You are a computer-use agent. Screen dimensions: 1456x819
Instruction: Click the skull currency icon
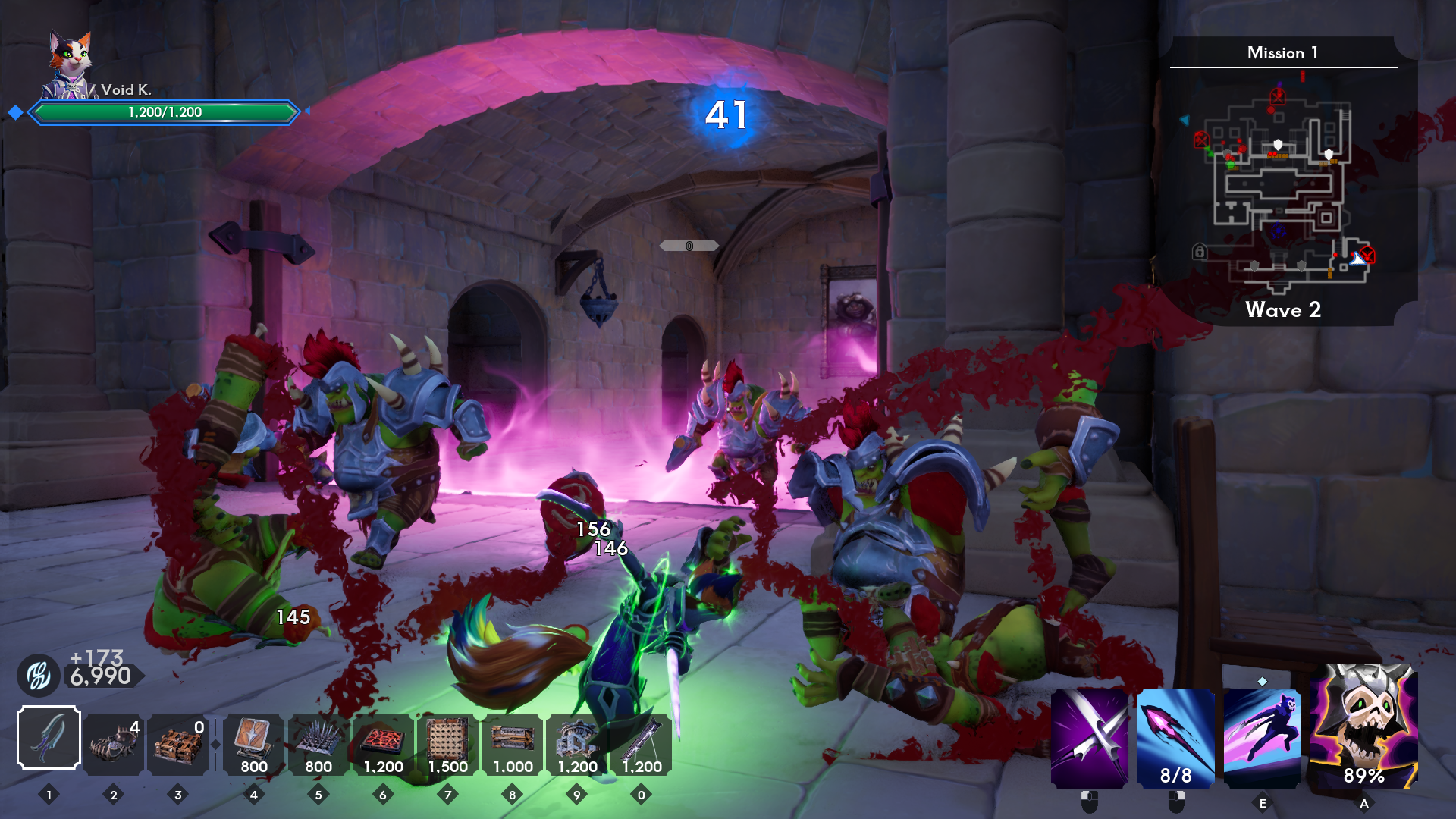tap(39, 676)
